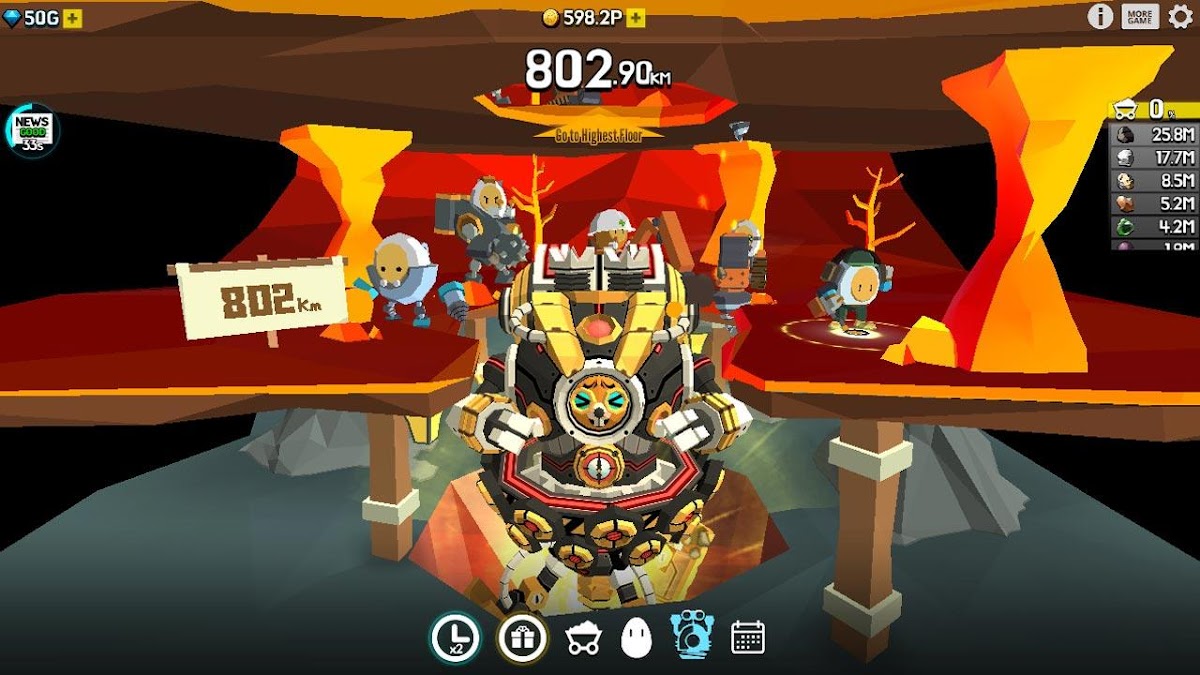
Task: Open the mine cart menu
Action: point(583,638)
